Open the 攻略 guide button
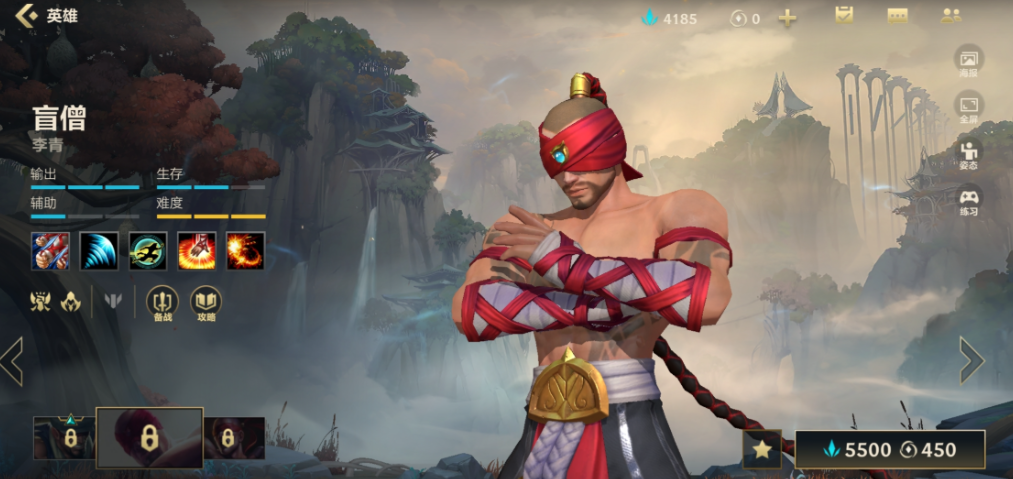 206,302
